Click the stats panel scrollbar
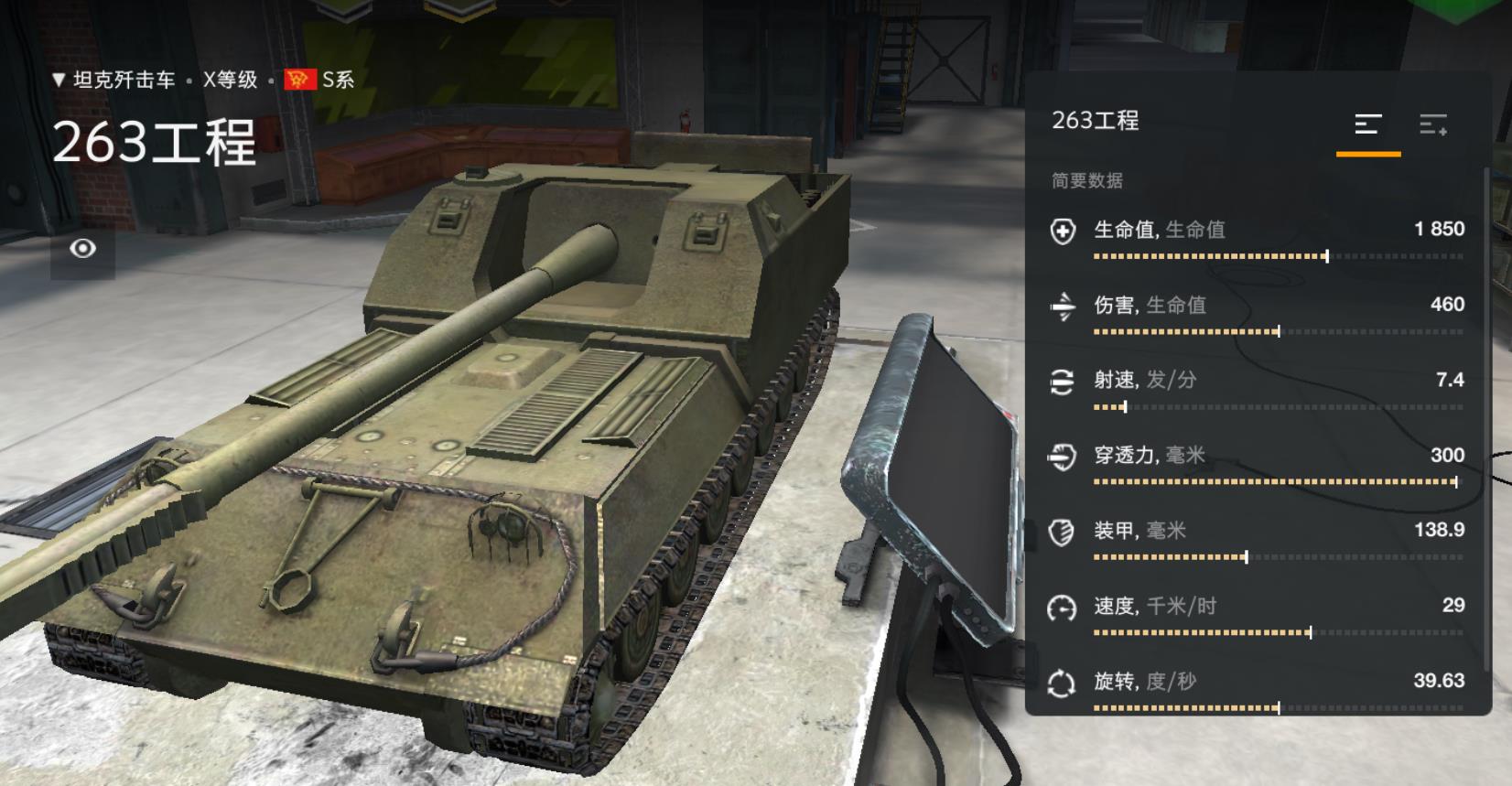The width and height of the screenshot is (1512, 786). coord(1485,421)
